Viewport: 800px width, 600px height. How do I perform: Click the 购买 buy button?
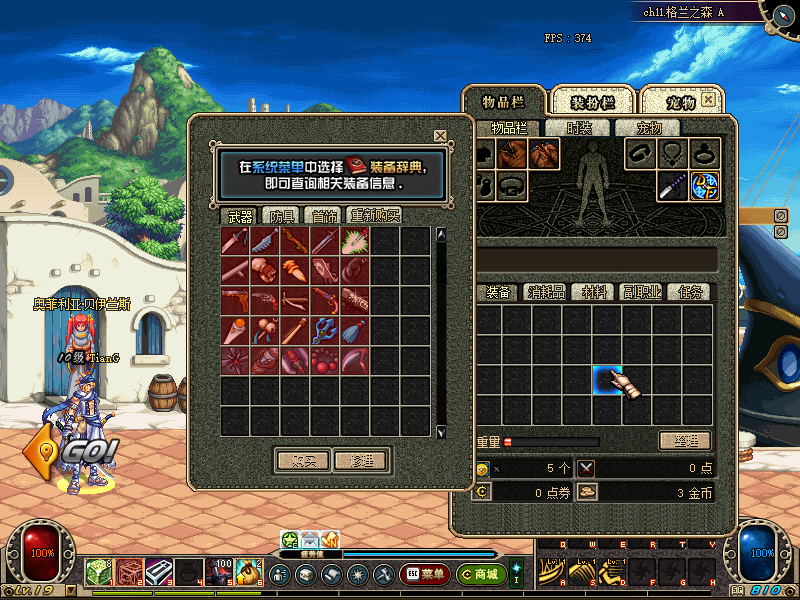302,461
